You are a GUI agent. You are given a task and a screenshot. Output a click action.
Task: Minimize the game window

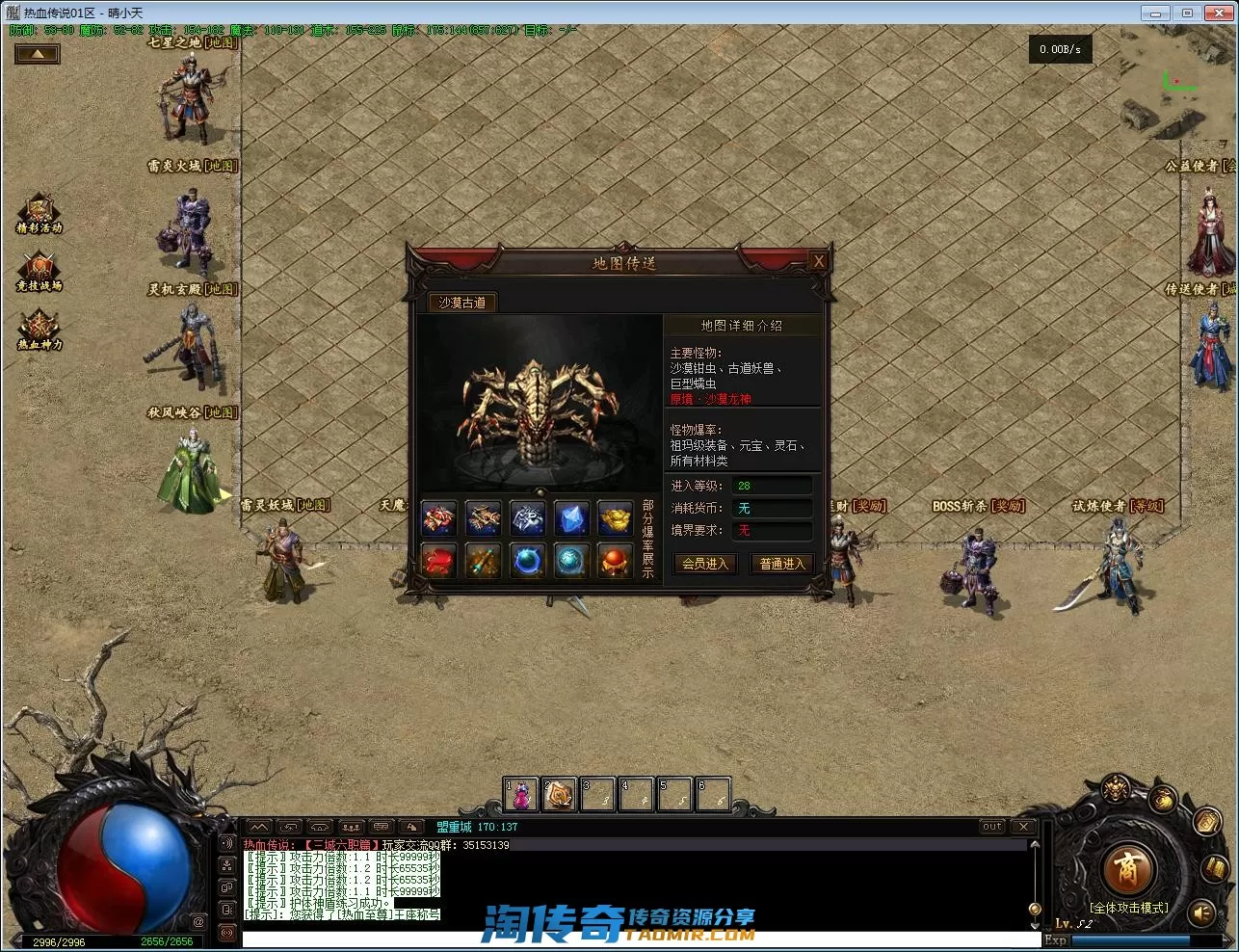1155,13
